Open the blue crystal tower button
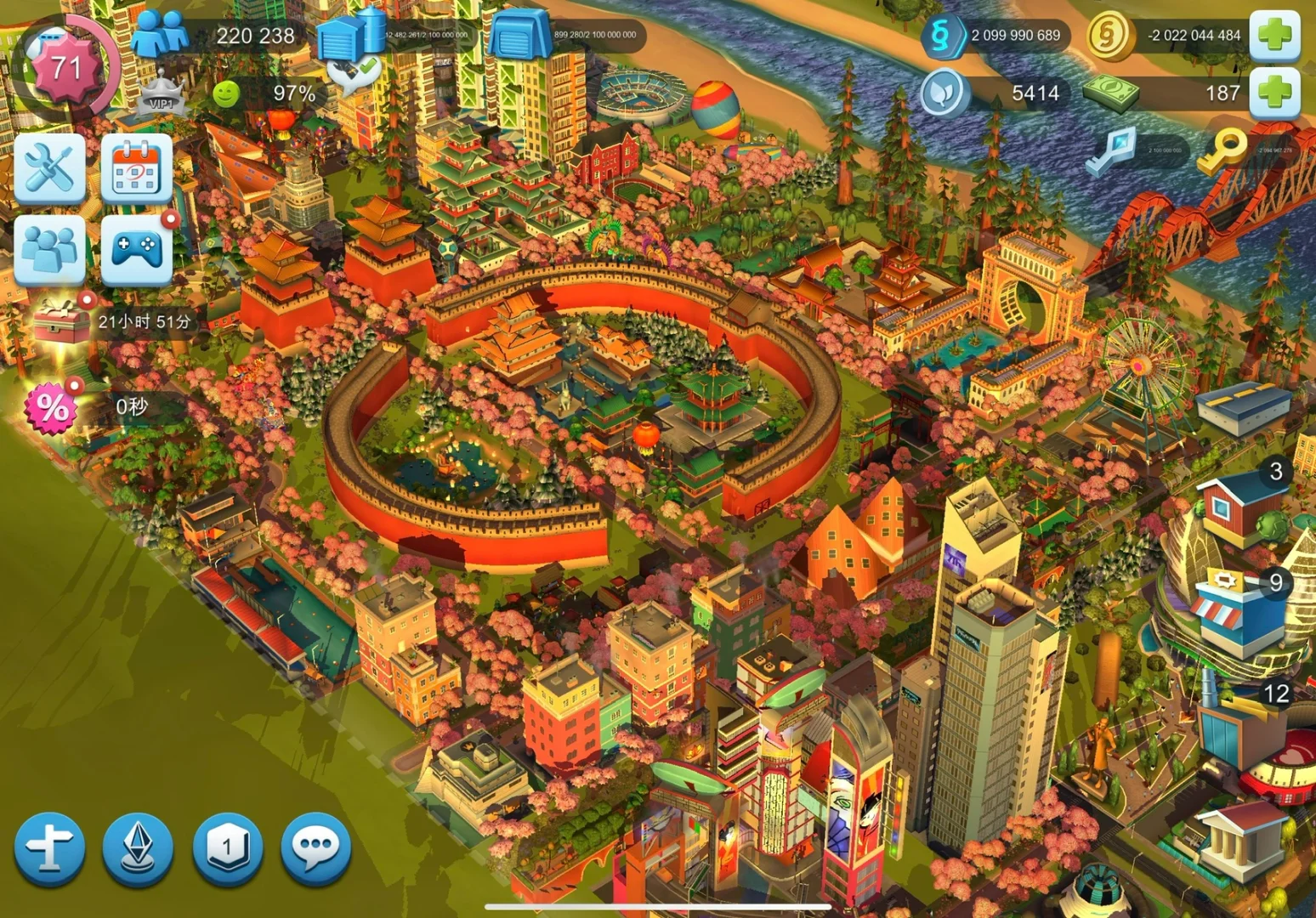The width and height of the screenshot is (1316, 918). (x=137, y=848)
